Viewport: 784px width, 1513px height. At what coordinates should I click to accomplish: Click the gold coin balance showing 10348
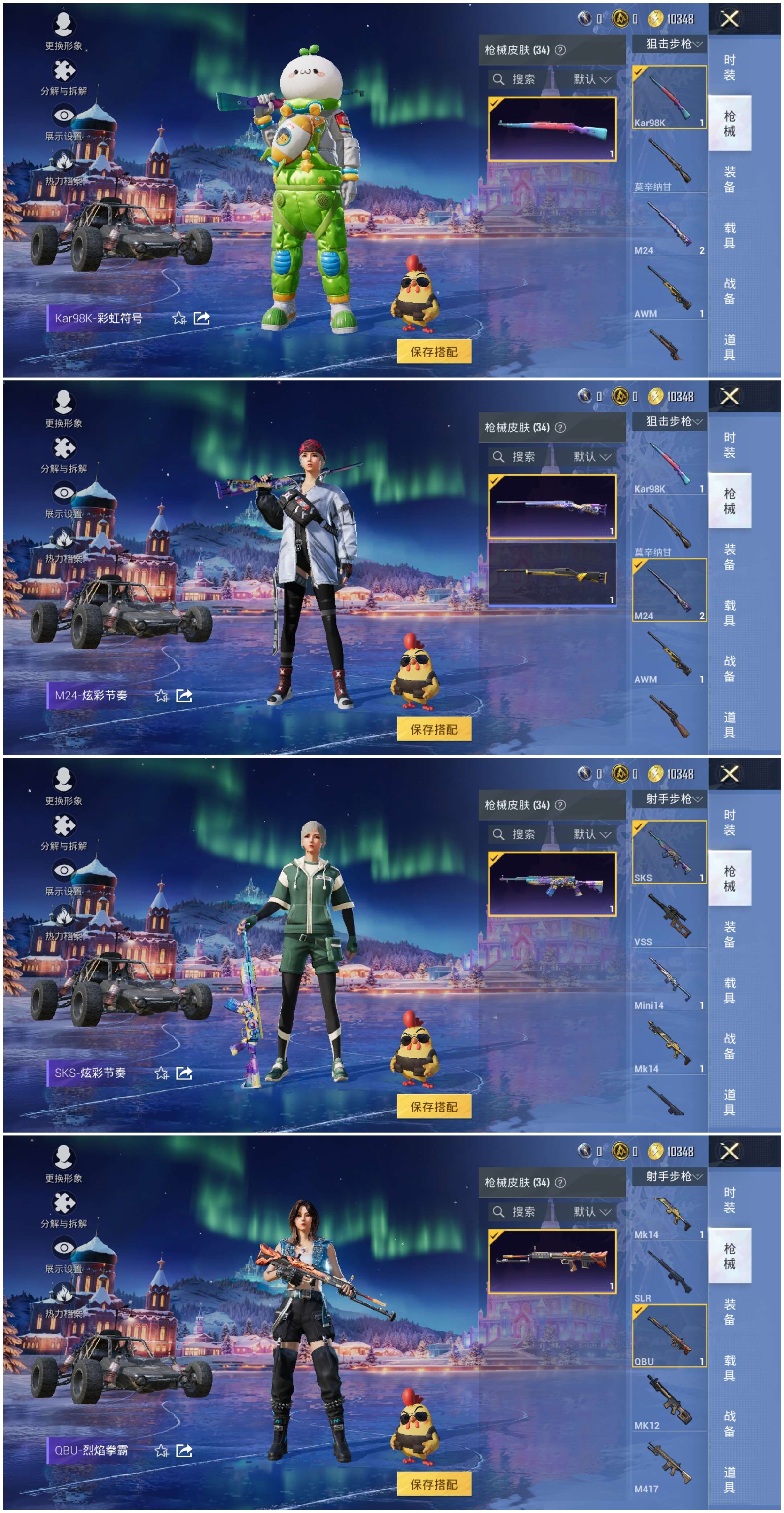[x=669, y=19]
